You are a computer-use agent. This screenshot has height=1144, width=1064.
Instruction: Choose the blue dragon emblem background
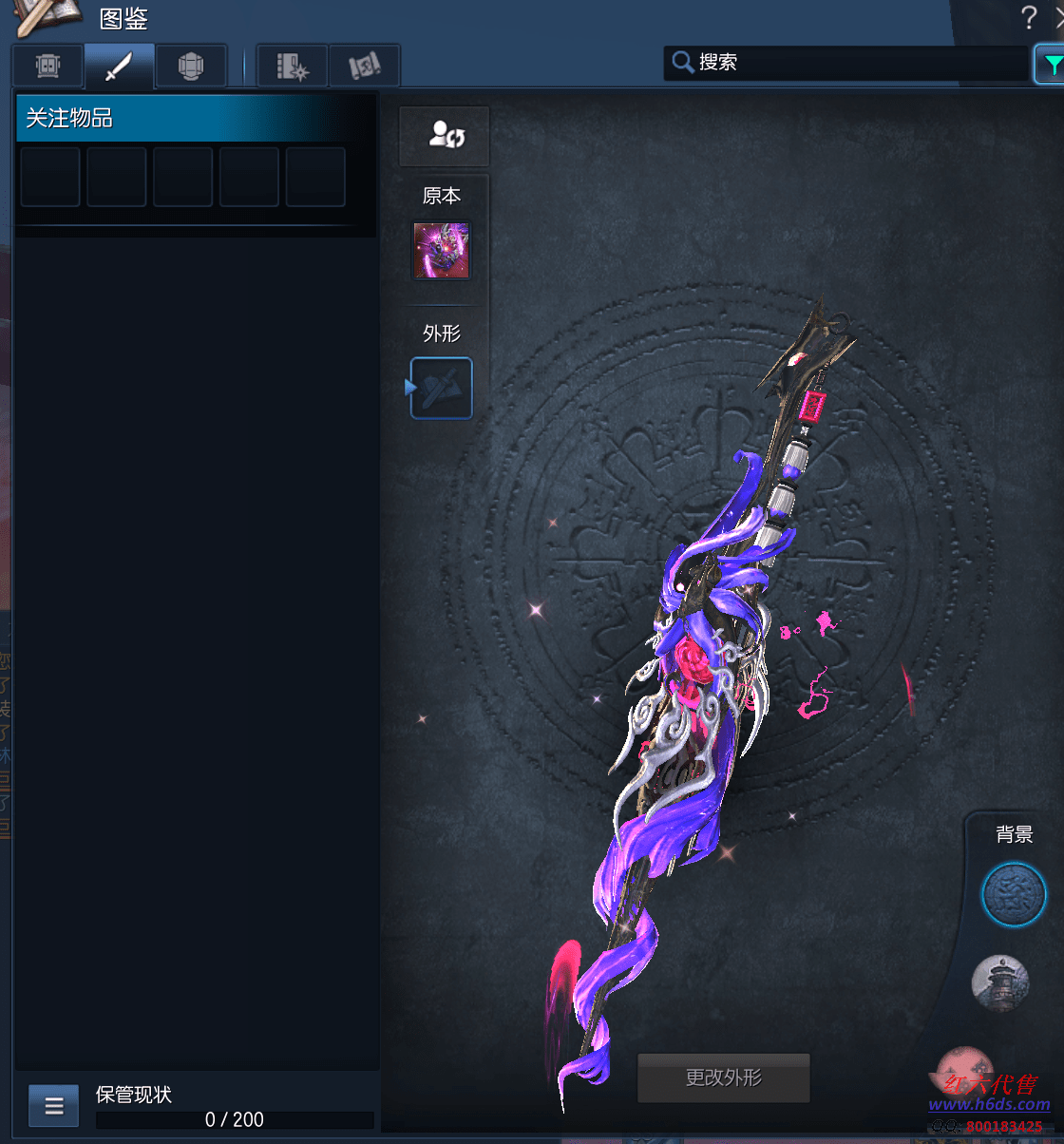pos(1013,895)
